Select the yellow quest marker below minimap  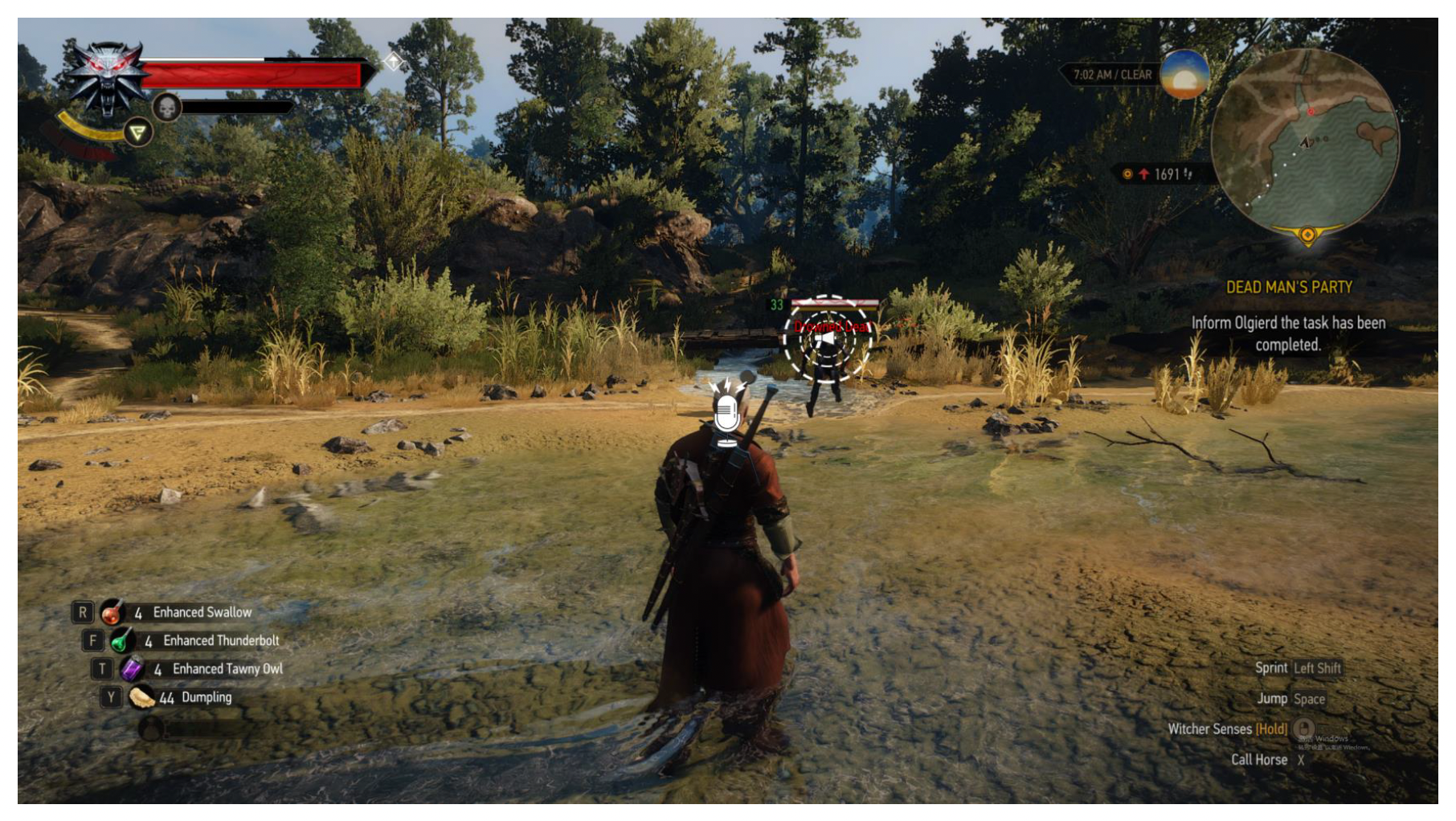point(1307,235)
